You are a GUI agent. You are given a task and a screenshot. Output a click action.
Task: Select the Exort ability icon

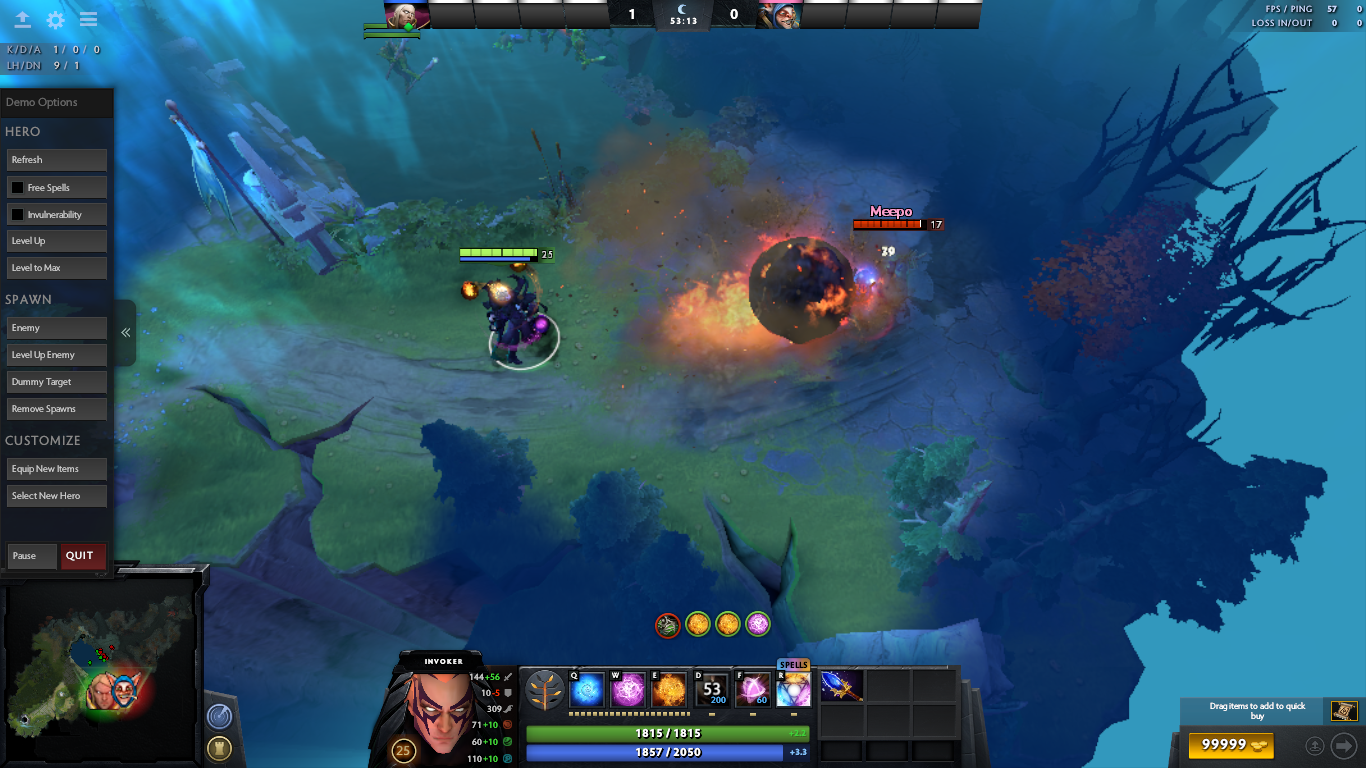point(668,688)
